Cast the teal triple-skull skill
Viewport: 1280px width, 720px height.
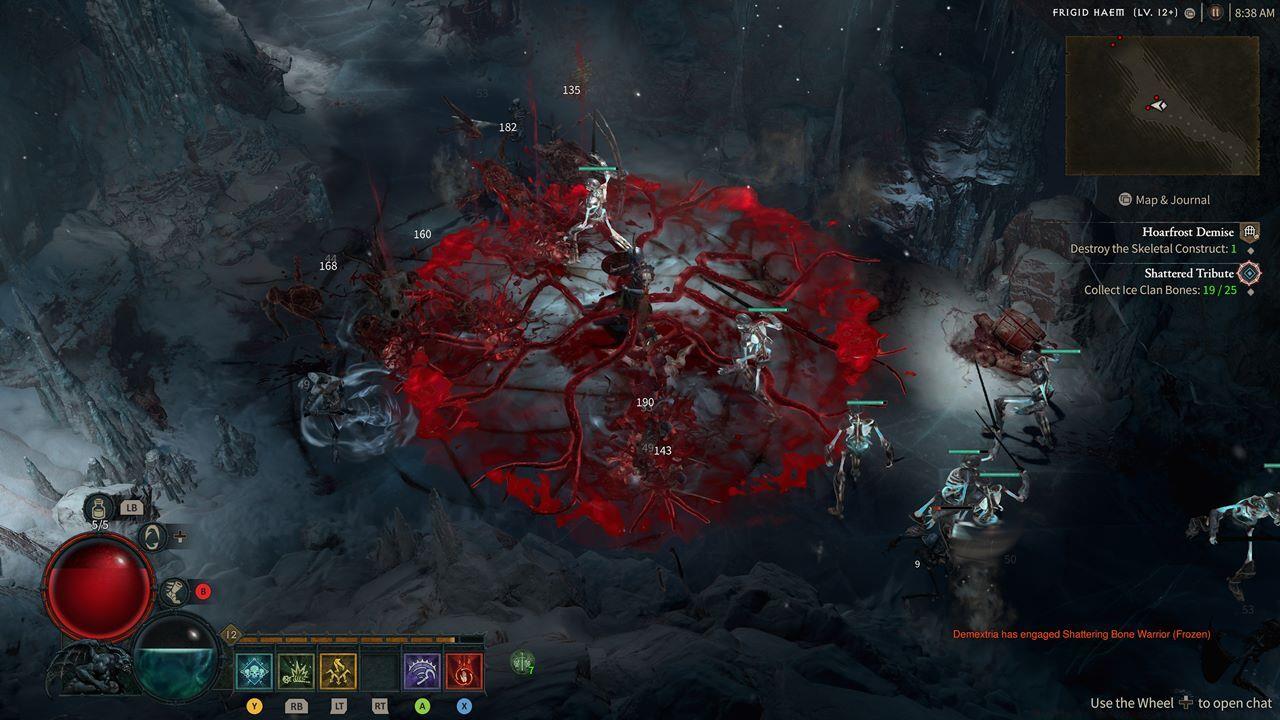click(254, 671)
